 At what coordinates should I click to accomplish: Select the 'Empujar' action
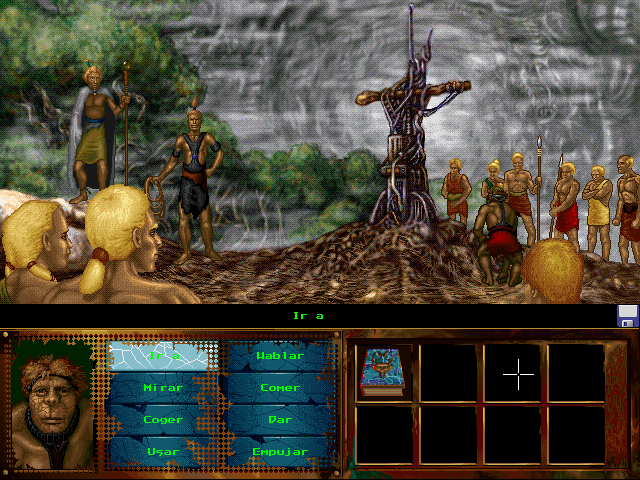[279, 451]
